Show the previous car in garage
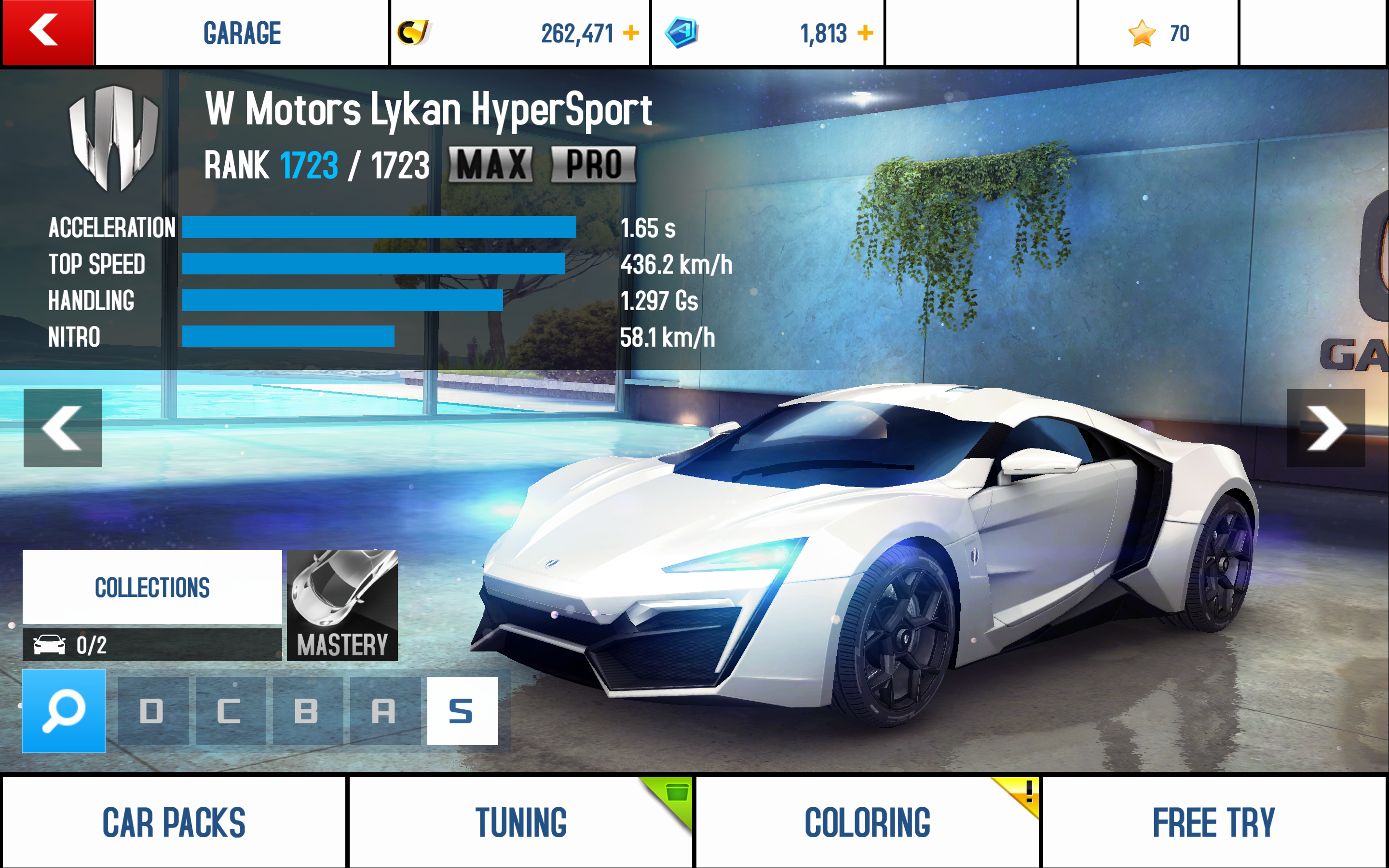The width and height of the screenshot is (1389, 868). coord(63,428)
